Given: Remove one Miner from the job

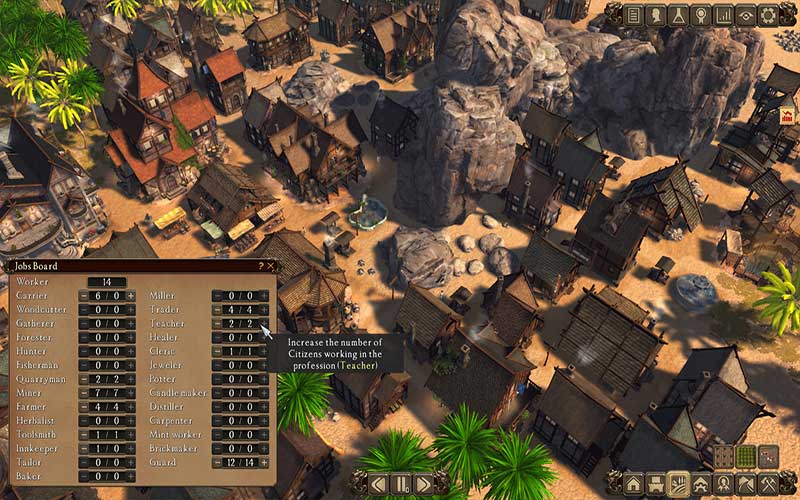Looking at the screenshot, I should (x=84, y=393).
